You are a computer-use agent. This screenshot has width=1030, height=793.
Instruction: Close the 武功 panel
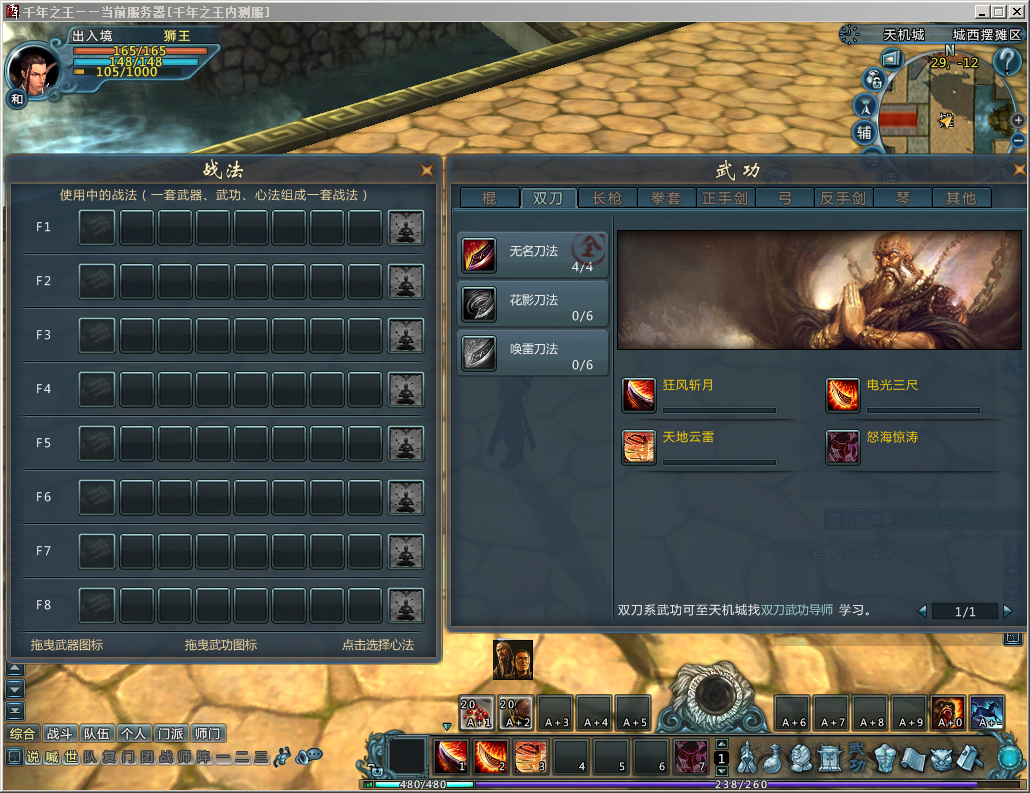tap(1019, 169)
